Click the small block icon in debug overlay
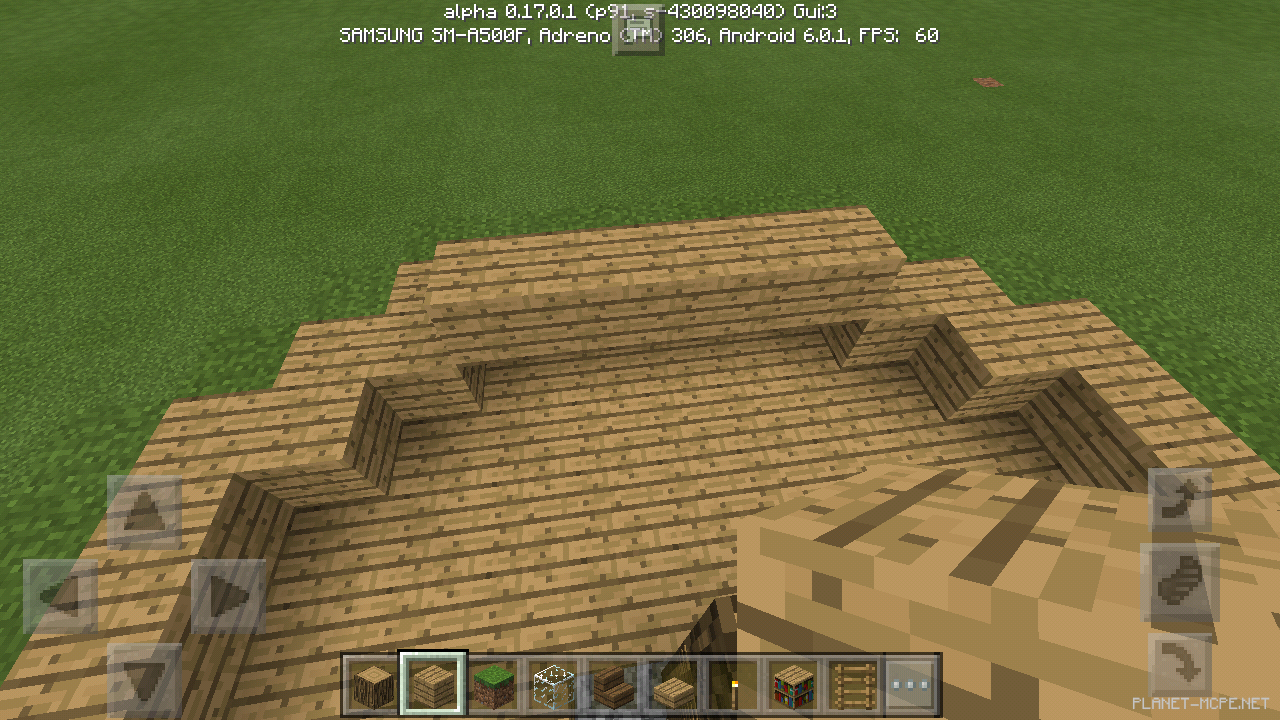The image size is (1280, 720). pos(640,33)
